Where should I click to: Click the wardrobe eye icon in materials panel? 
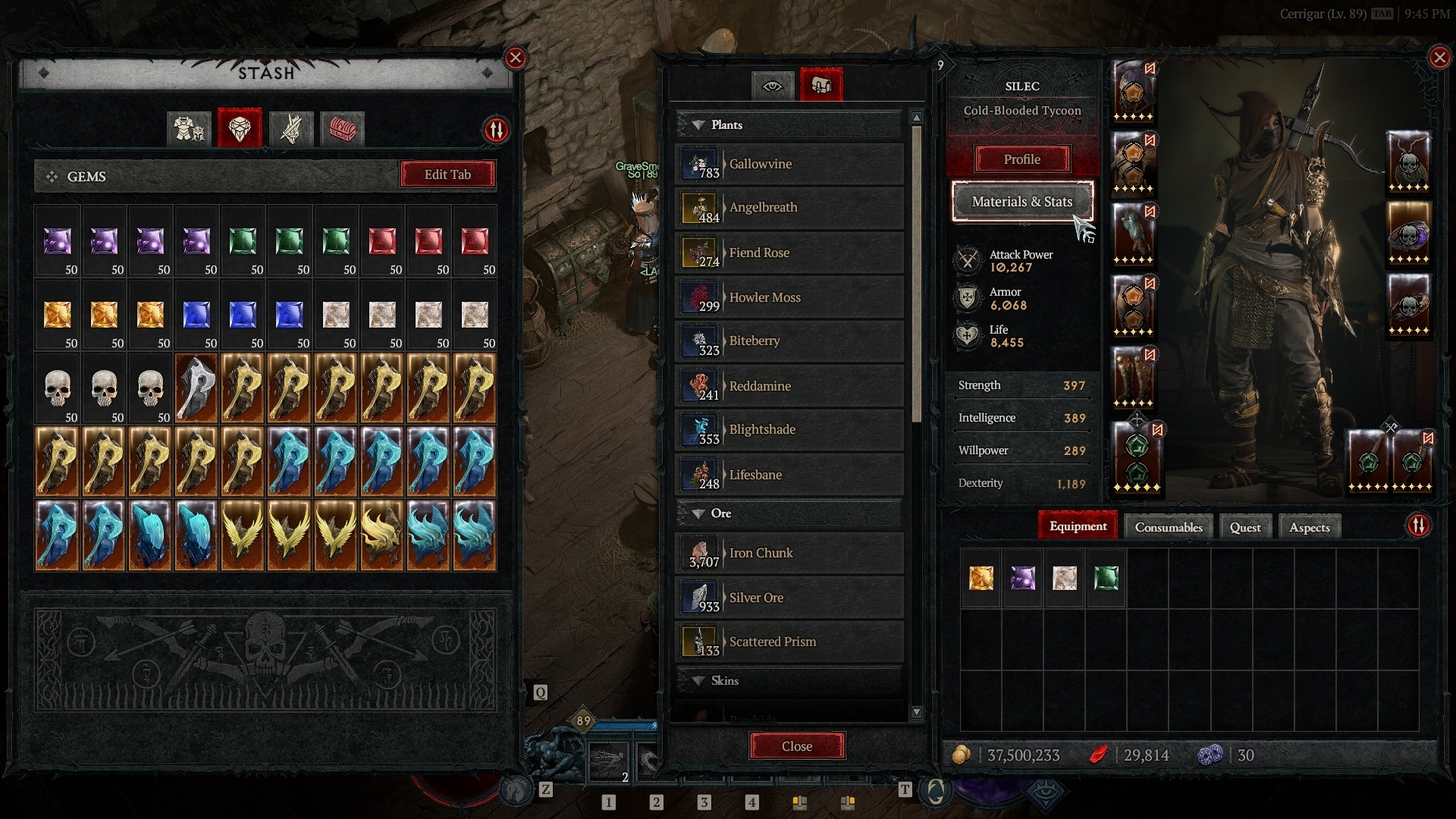[x=772, y=86]
